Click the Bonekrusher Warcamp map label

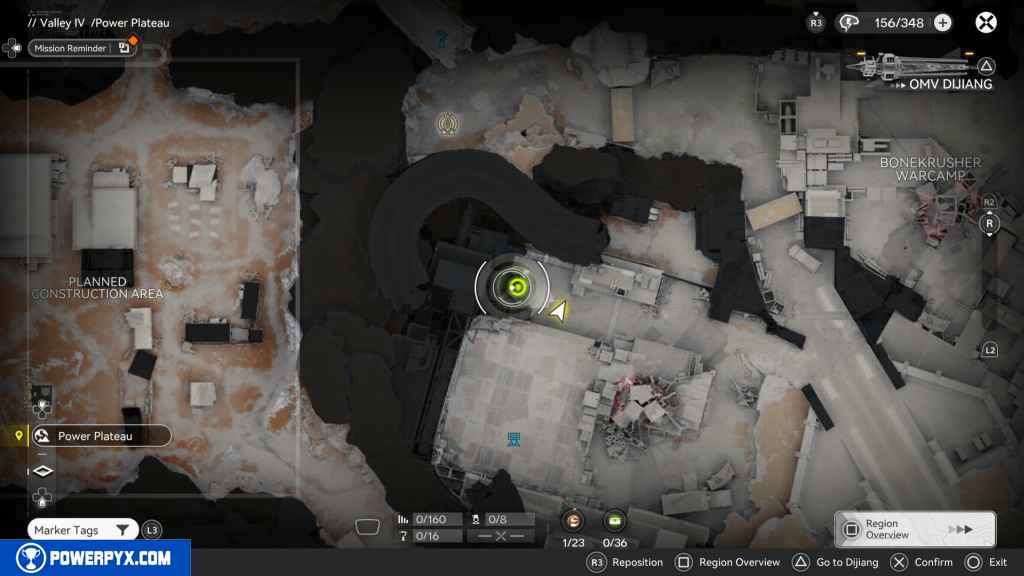(930, 169)
